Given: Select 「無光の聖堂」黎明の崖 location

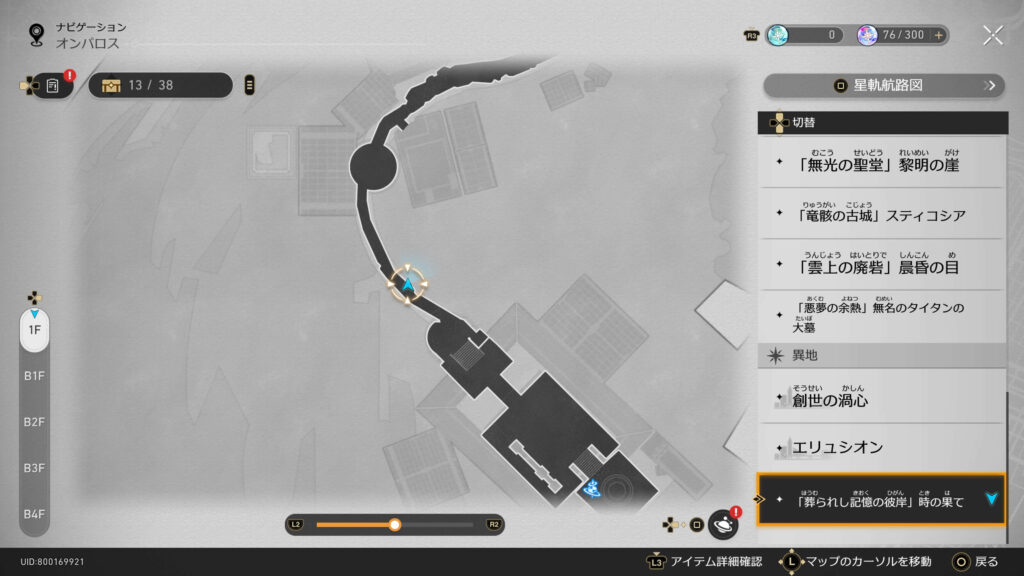Looking at the screenshot, I should [x=880, y=163].
